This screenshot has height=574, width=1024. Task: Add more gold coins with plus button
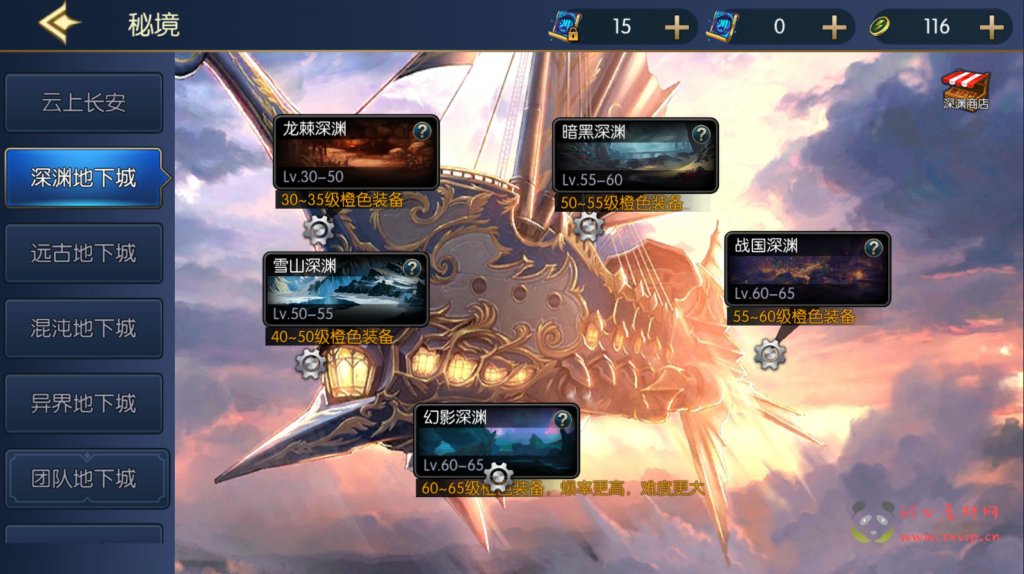tap(991, 27)
